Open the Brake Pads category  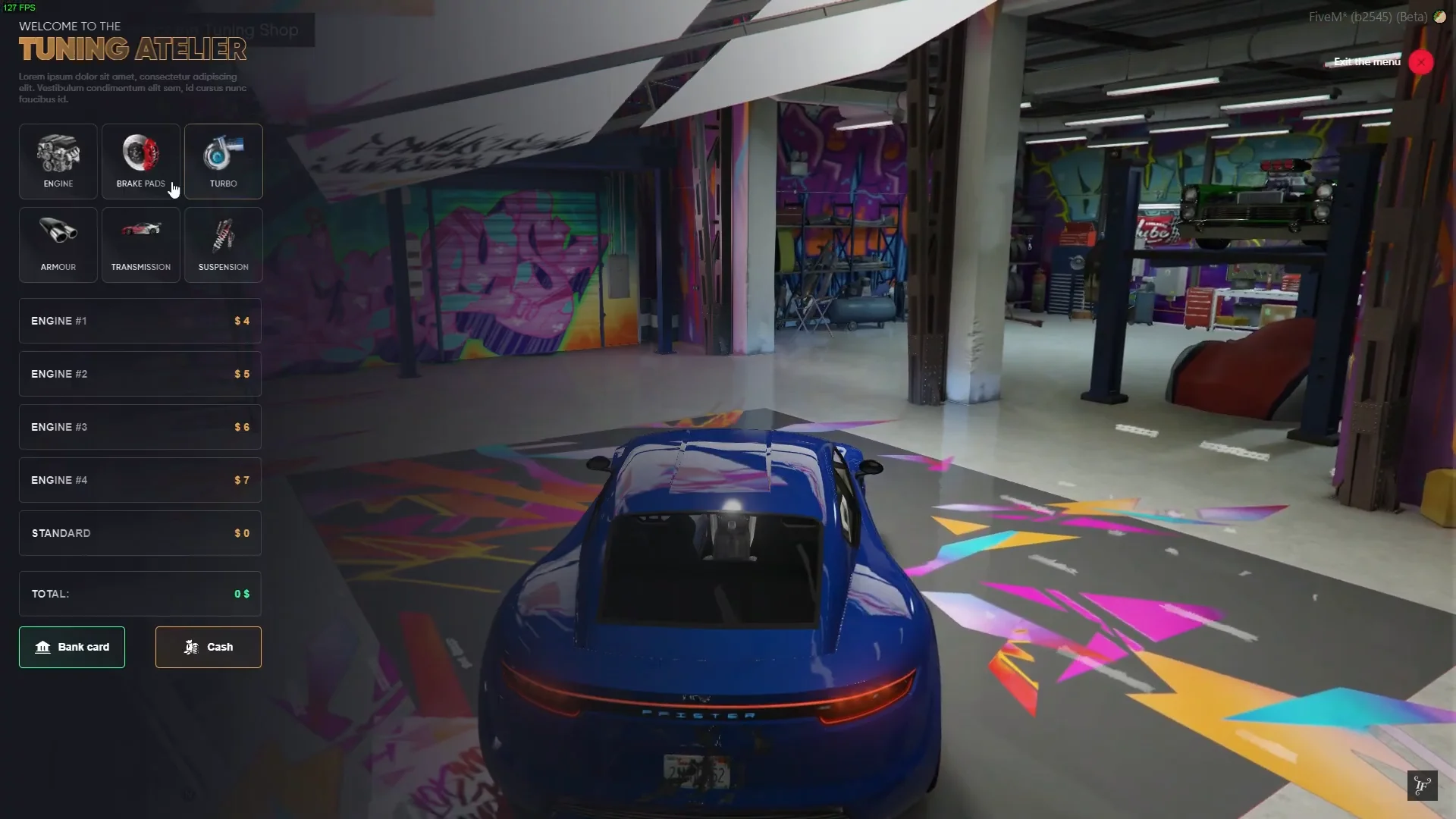(x=141, y=162)
